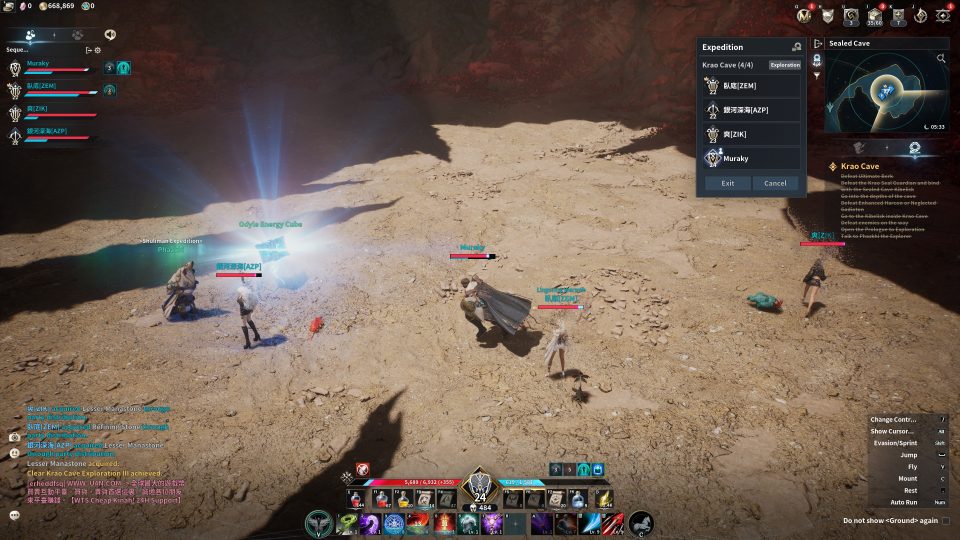This screenshot has height=540, width=960.
Task: Click the horse mount icon beside the skill bar
Action: click(641, 522)
